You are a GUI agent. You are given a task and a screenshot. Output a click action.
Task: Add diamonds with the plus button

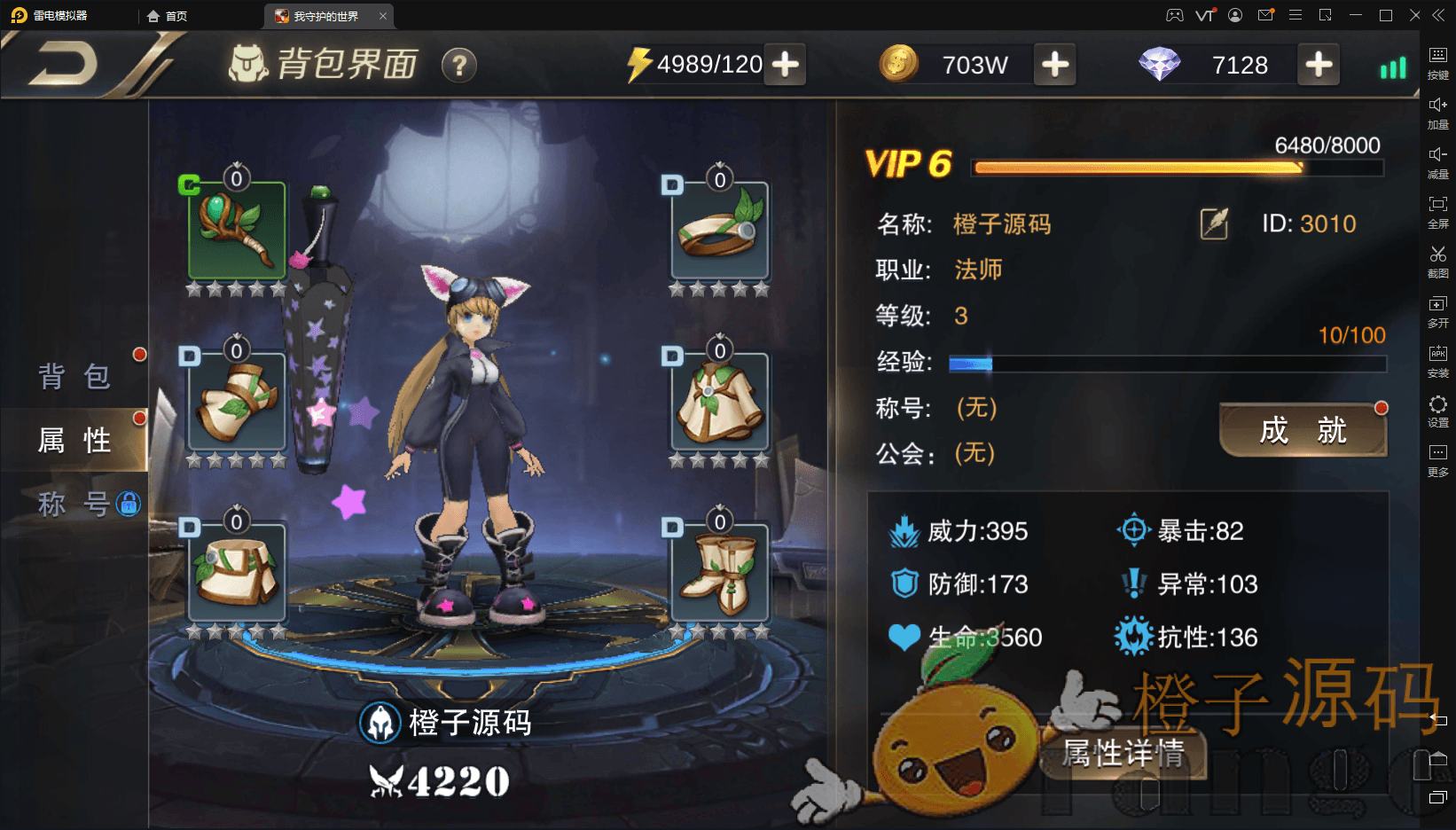coord(1319,65)
